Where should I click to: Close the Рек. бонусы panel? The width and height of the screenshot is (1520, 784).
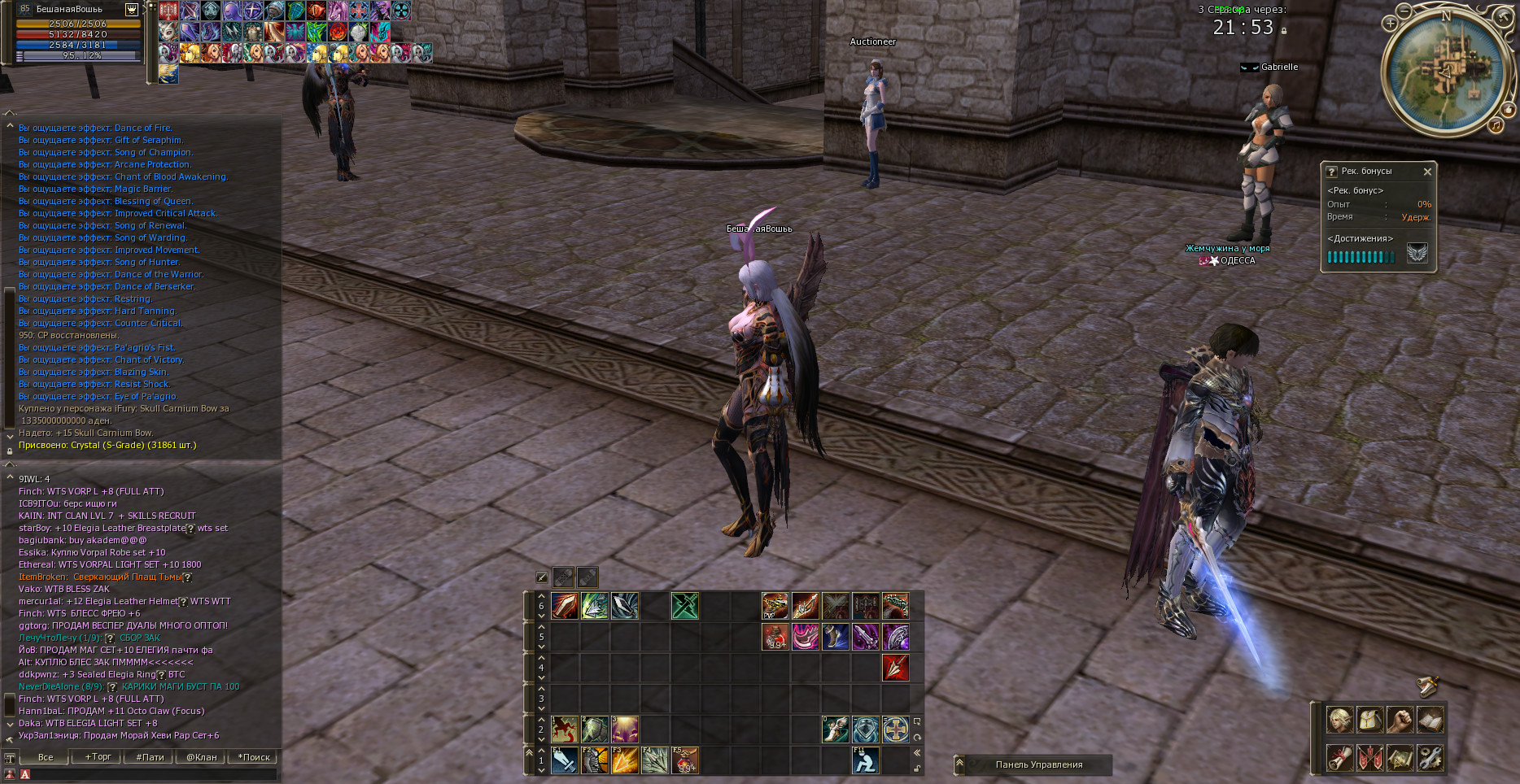[x=1427, y=172]
